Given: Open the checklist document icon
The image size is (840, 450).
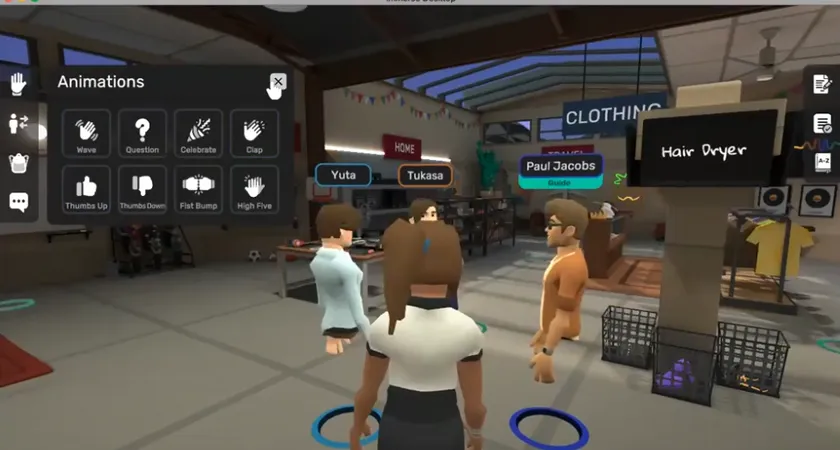Looking at the screenshot, I should click(822, 123).
